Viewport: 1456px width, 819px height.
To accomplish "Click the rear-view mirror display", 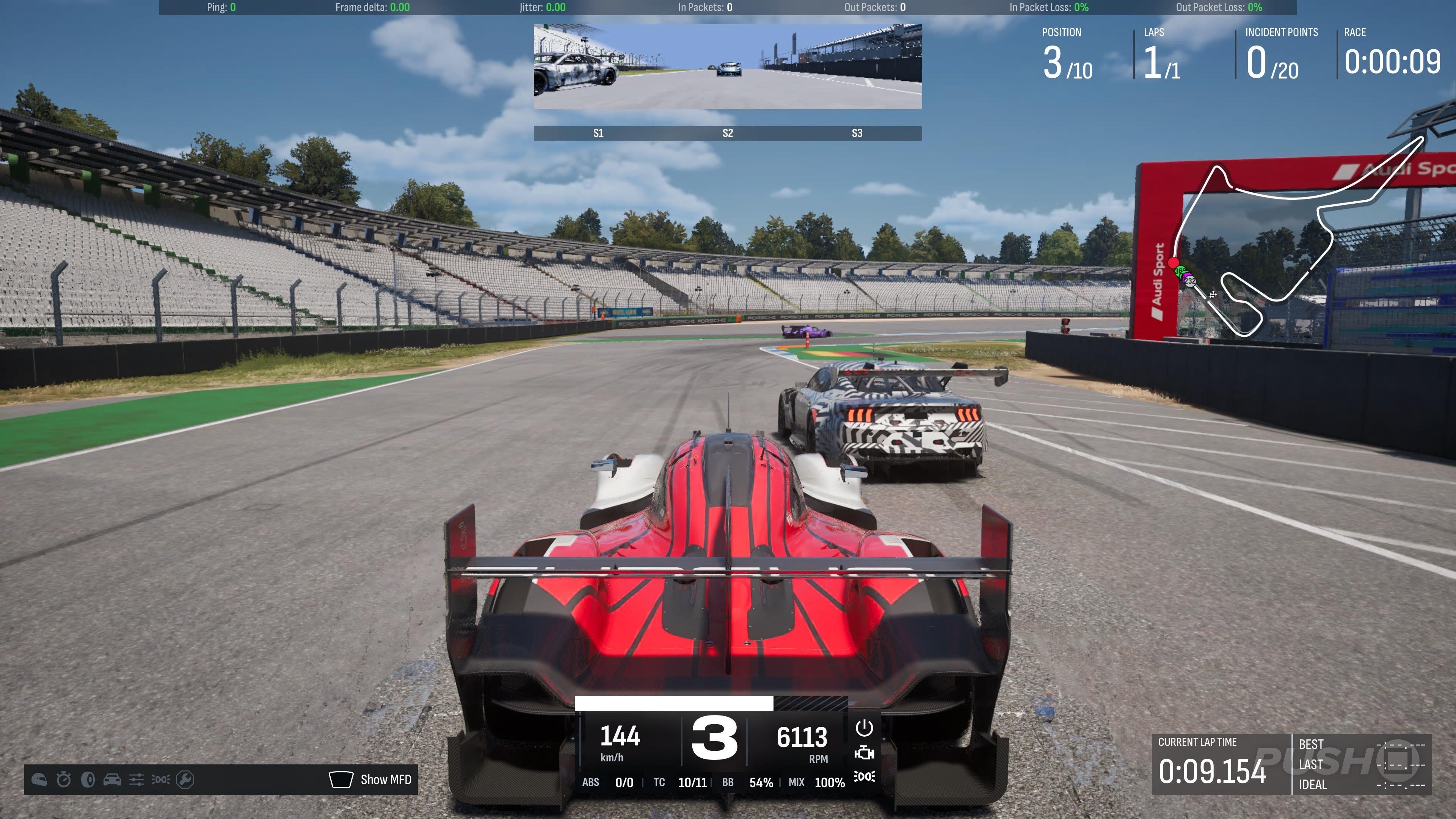I will pyautogui.click(x=728, y=67).
